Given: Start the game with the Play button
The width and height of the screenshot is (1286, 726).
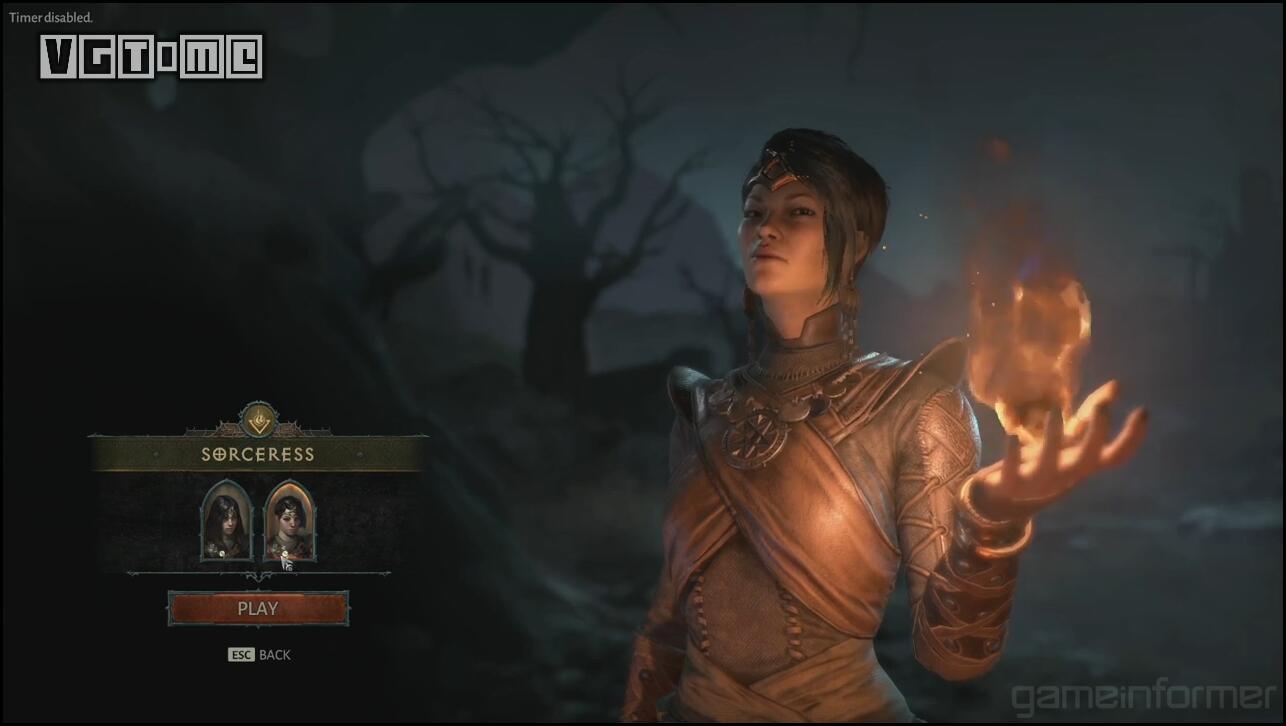Looking at the screenshot, I should tap(258, 608).
